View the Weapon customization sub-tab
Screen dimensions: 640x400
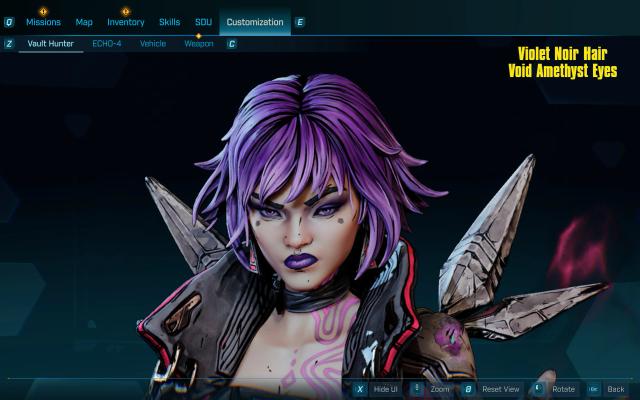[x=198, y=44]
